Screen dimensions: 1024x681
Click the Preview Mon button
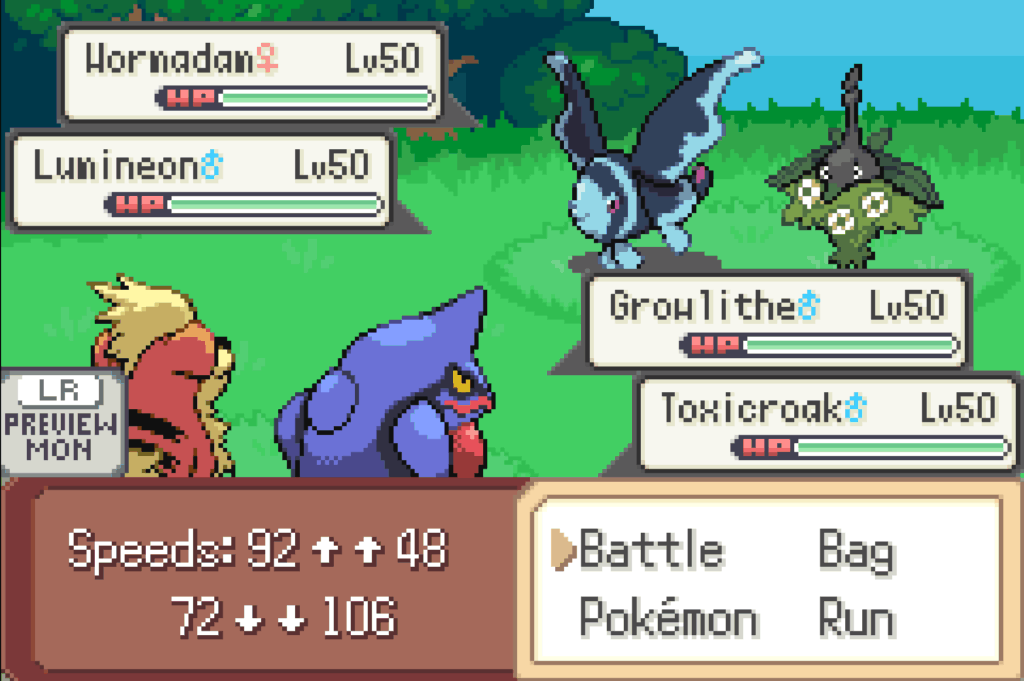[61, 421]
